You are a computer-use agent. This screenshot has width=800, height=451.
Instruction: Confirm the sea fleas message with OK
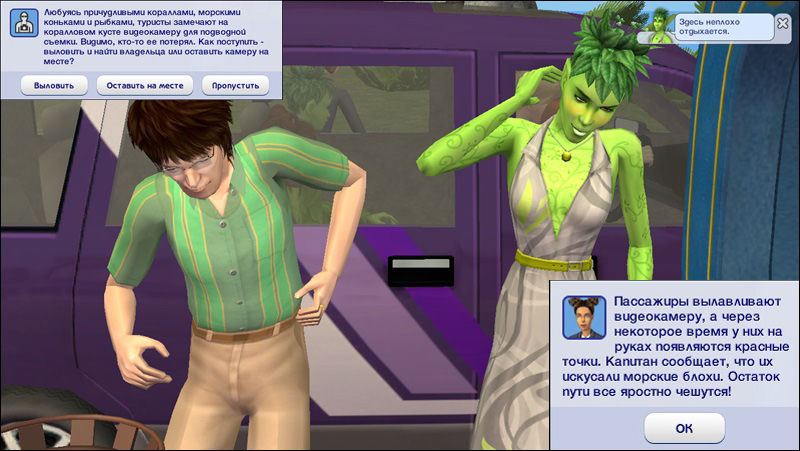pyautogui.click(x=684, y=427)
